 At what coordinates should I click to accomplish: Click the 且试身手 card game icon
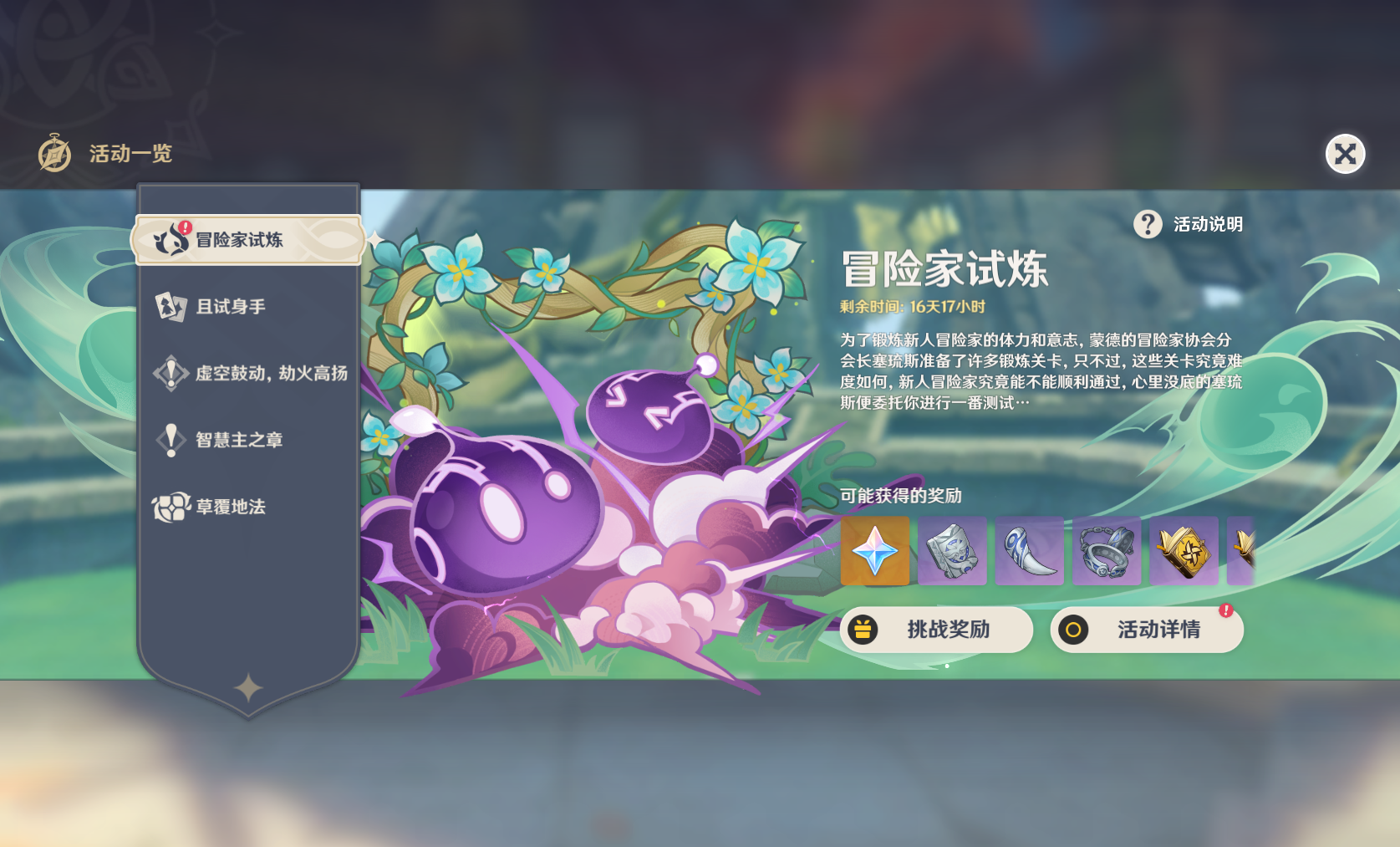pyautogui.click(x=170, y=305)
